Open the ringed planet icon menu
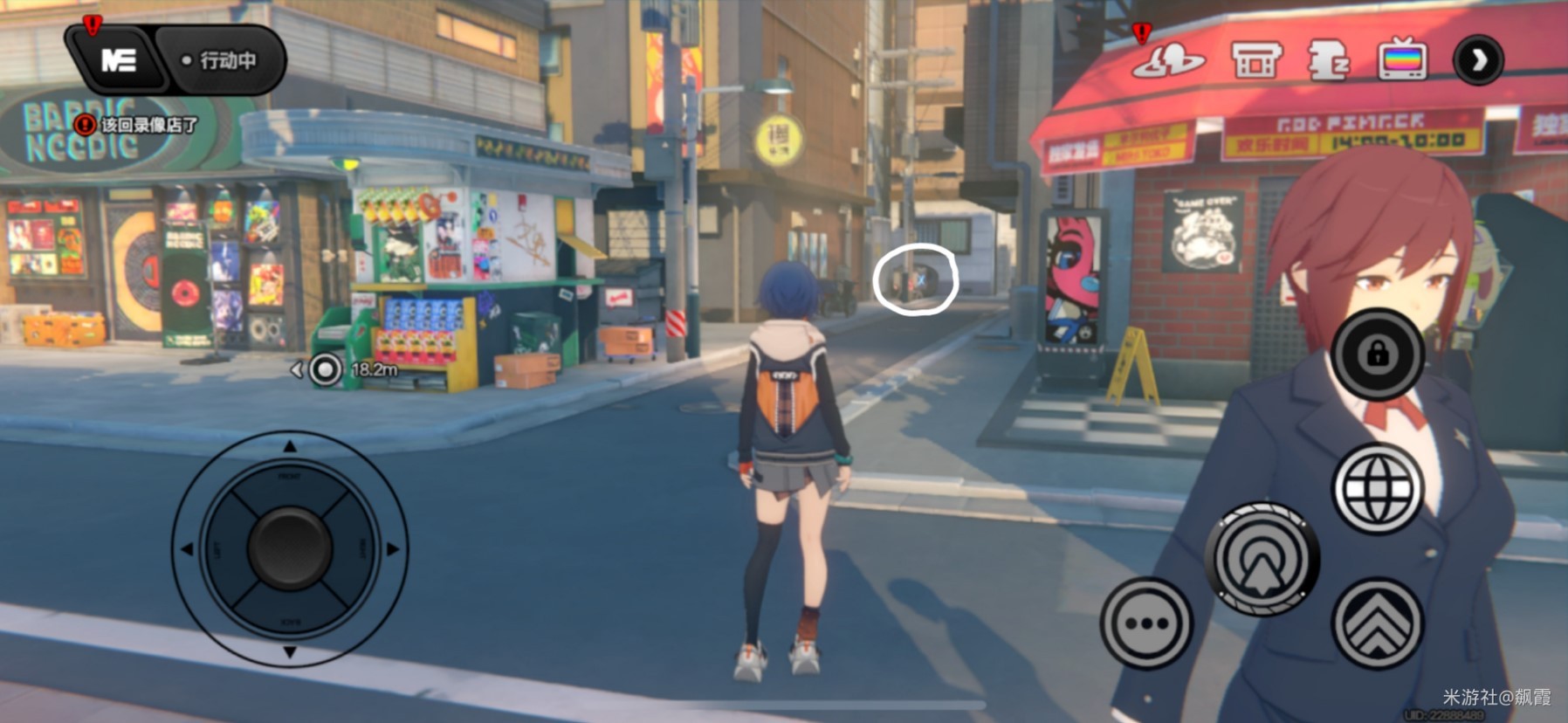 pyautogui.click(x=1168, y=61)
